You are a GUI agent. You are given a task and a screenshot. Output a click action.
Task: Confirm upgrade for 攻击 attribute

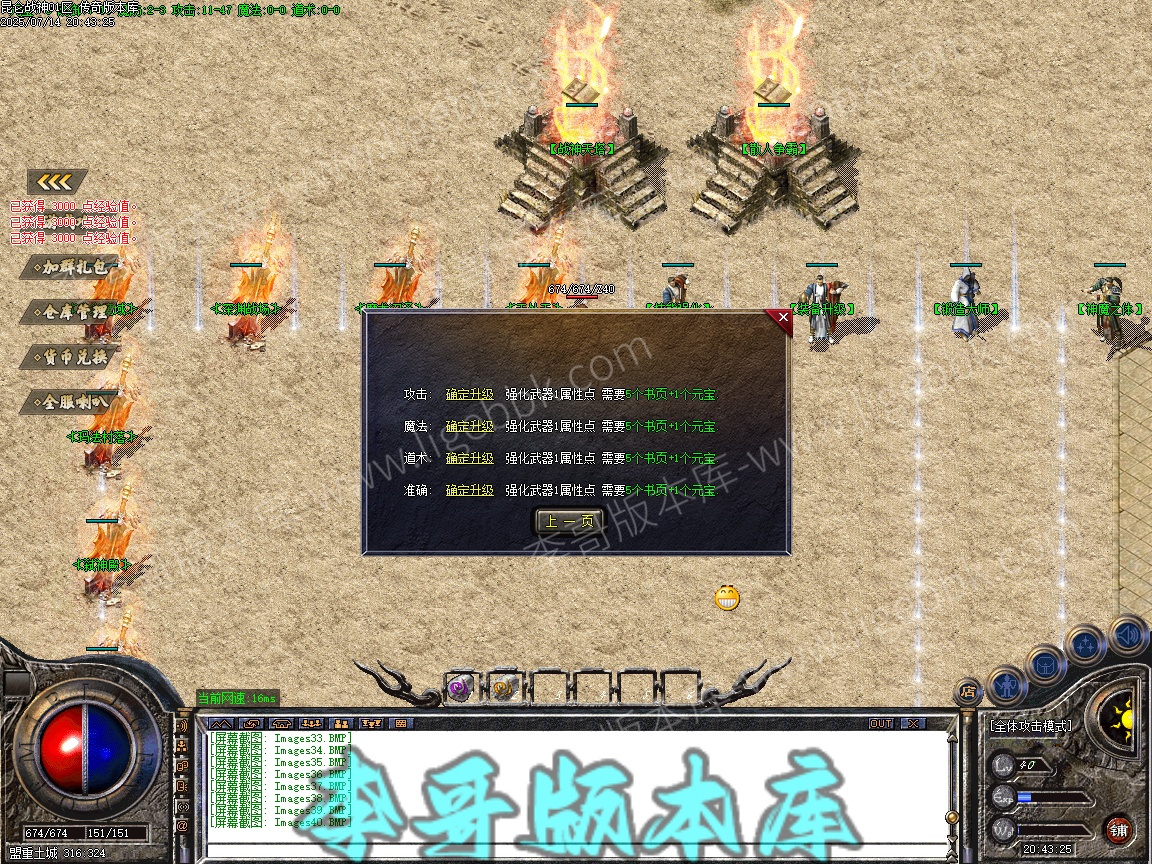(x=469, y=395)
